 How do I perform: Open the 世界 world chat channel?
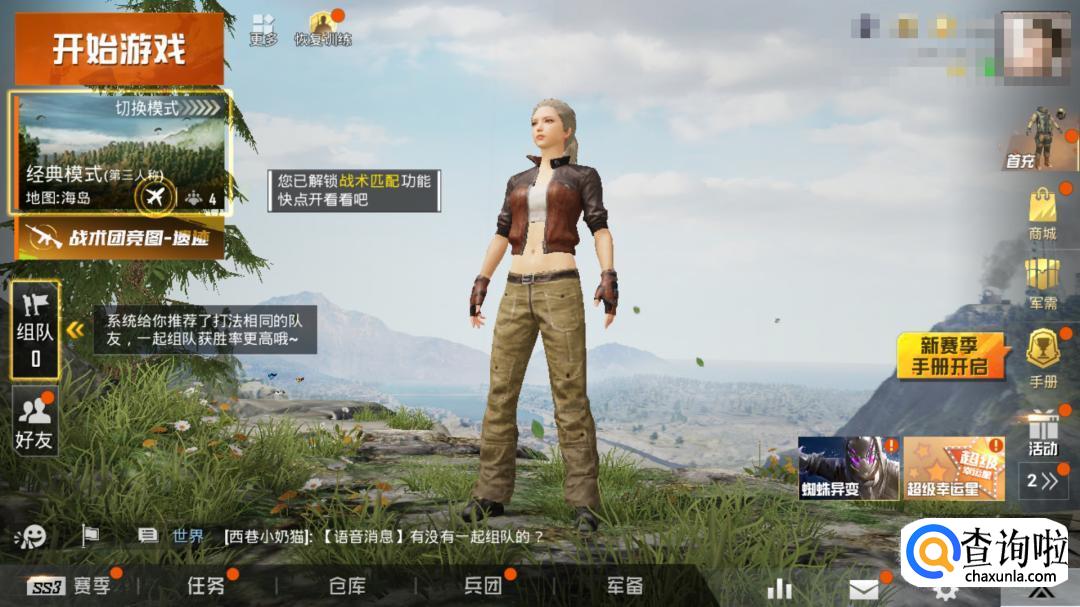click(x=186, y=536)
